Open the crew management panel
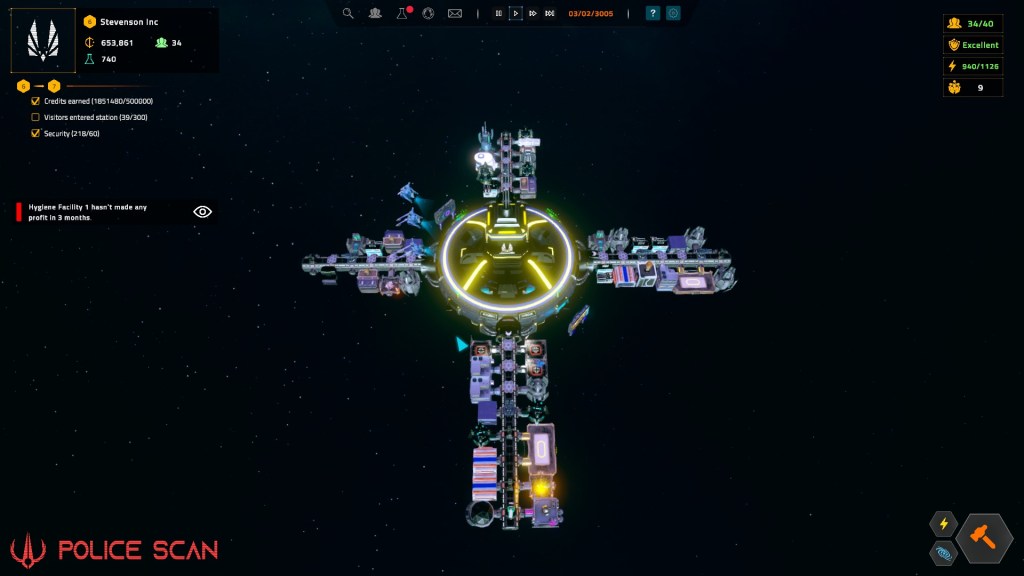Viewport: 1024px width, 576px height. [x=375, y=13]
